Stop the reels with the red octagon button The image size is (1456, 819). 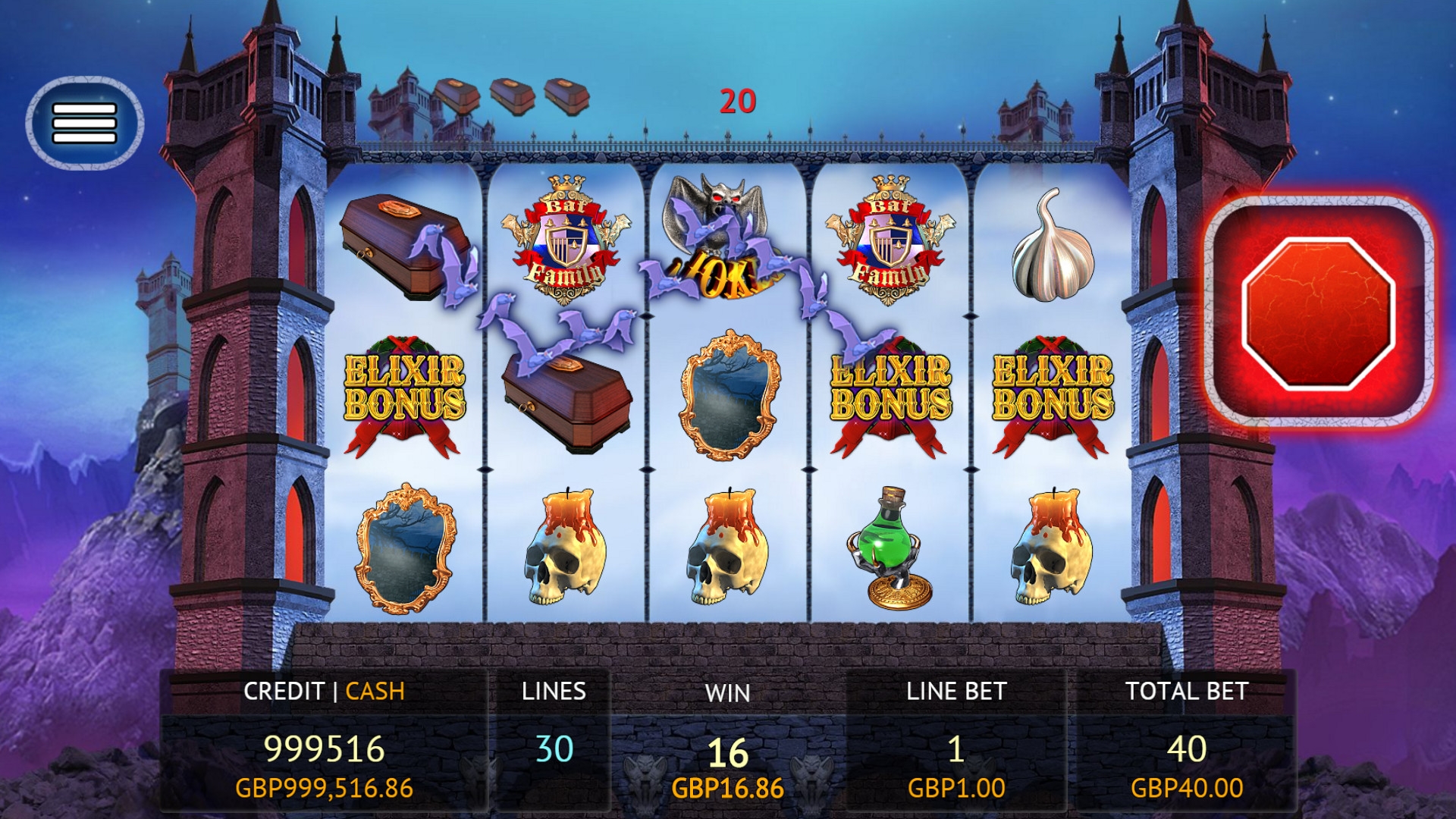(x=1318, y=312)
